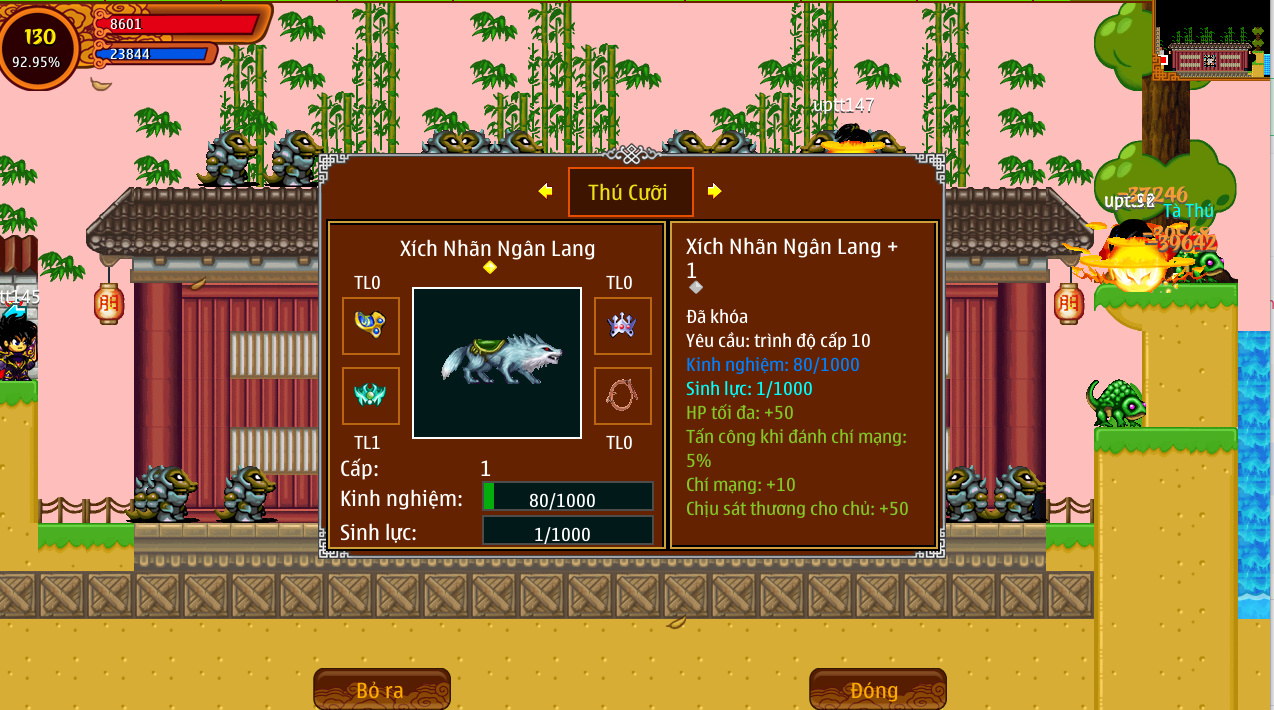The height and width of the screenshot is (710, 1274).
Task: Open the level 130 character portrait
Action: tap(38, 46)
